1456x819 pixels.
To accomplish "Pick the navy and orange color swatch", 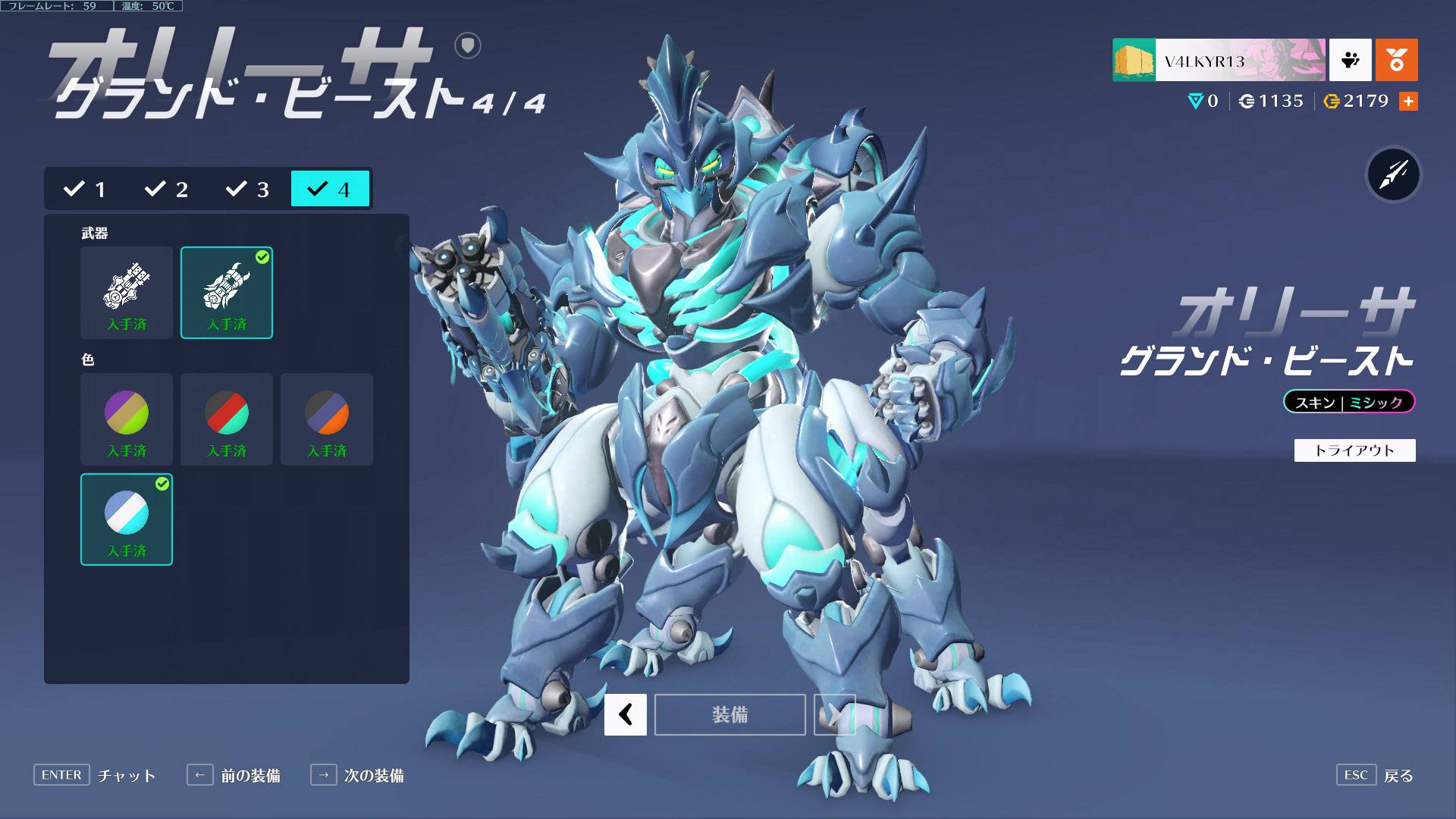I will [327, 419].
